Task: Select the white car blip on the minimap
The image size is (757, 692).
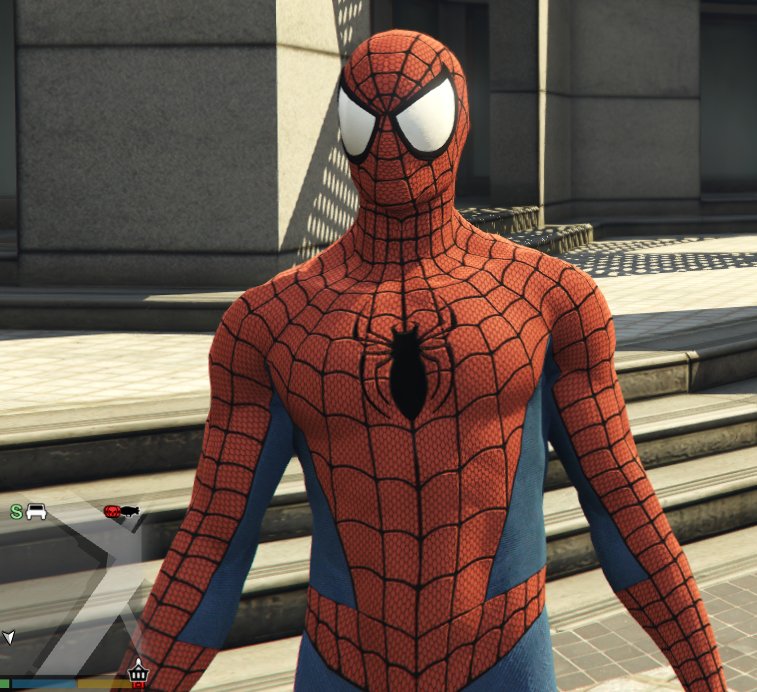Action: [37, 512]
